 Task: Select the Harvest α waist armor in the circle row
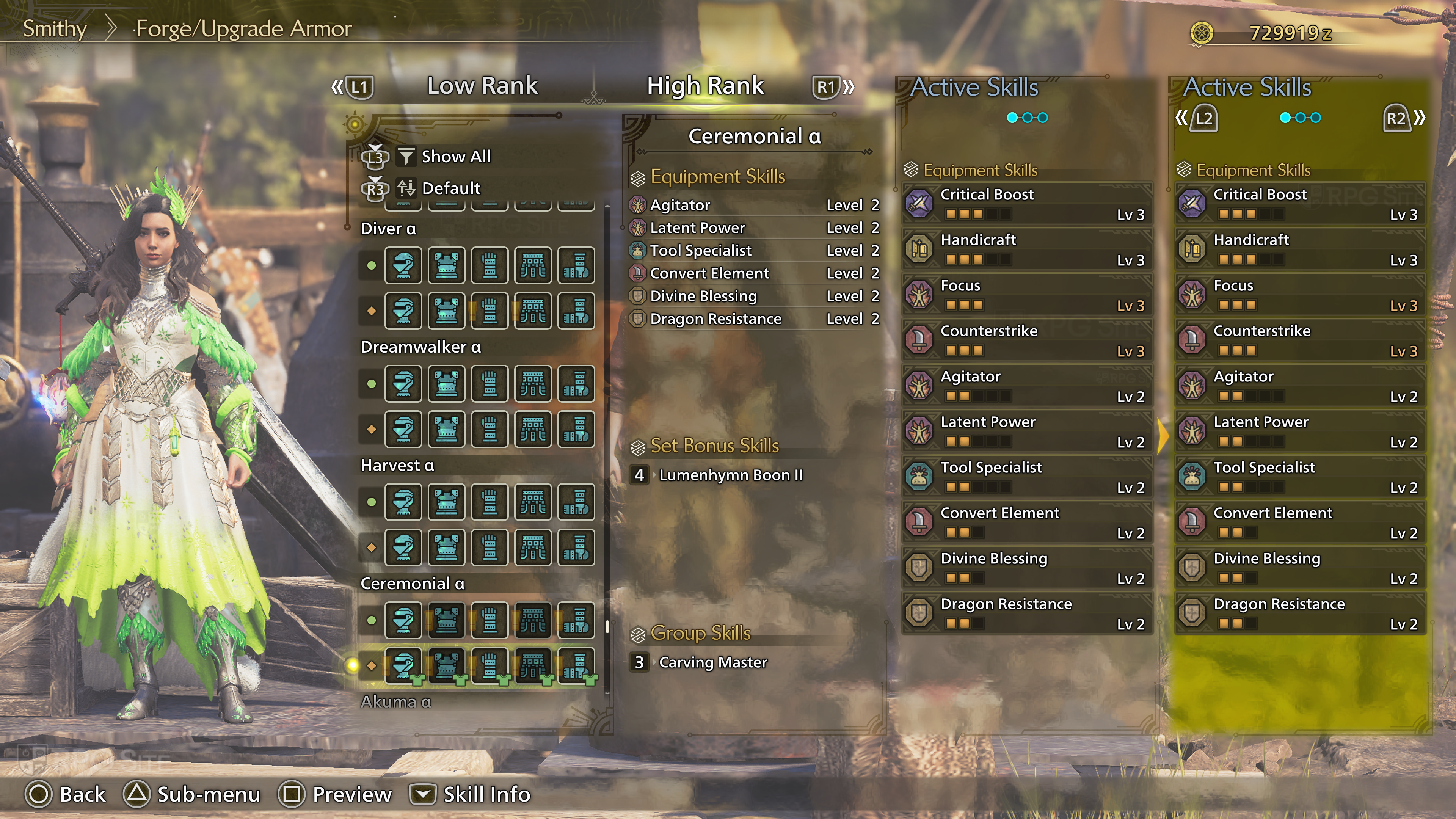(533, 502)
